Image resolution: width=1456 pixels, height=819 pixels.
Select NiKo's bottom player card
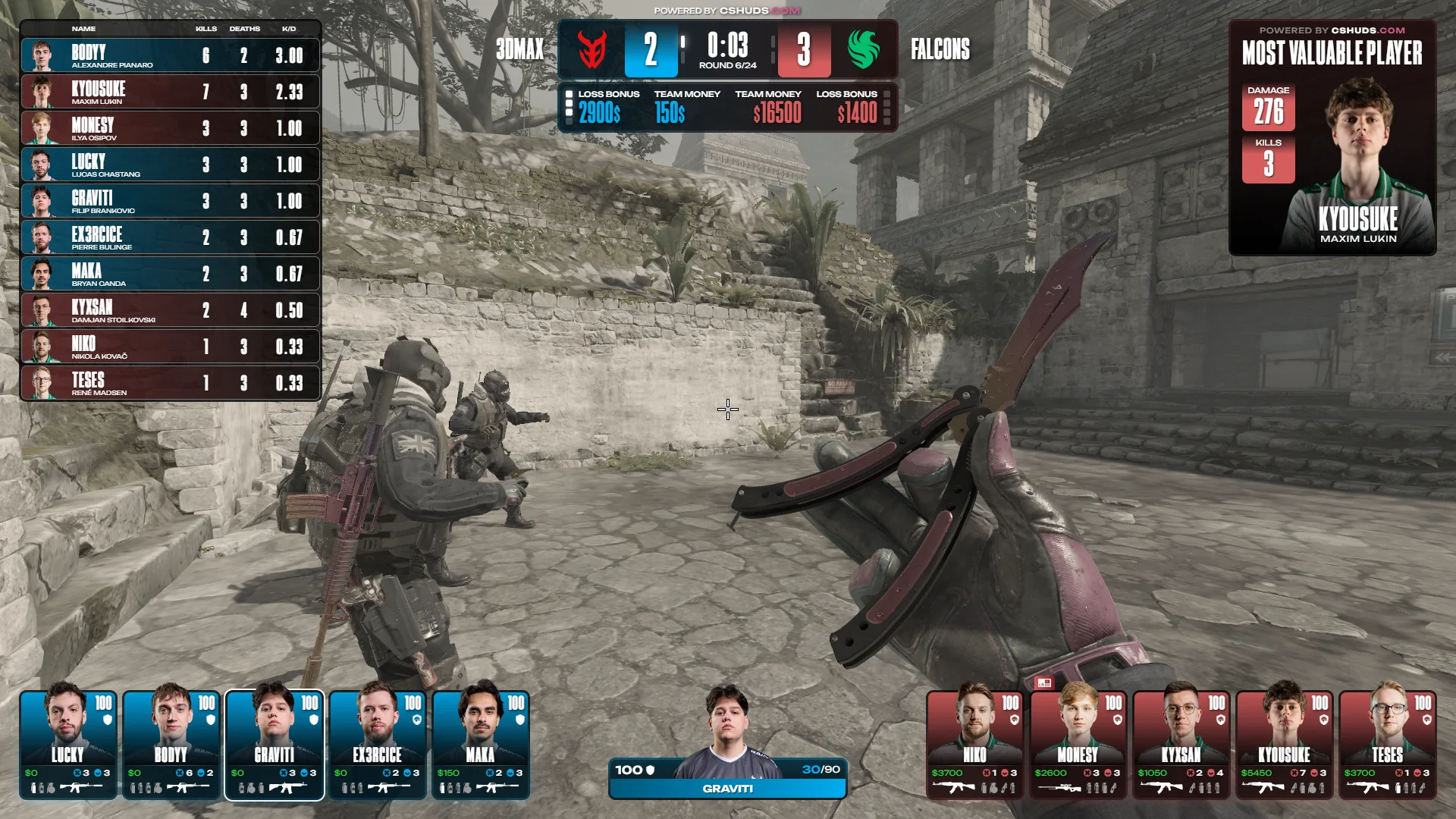click(x=975, y=745)
